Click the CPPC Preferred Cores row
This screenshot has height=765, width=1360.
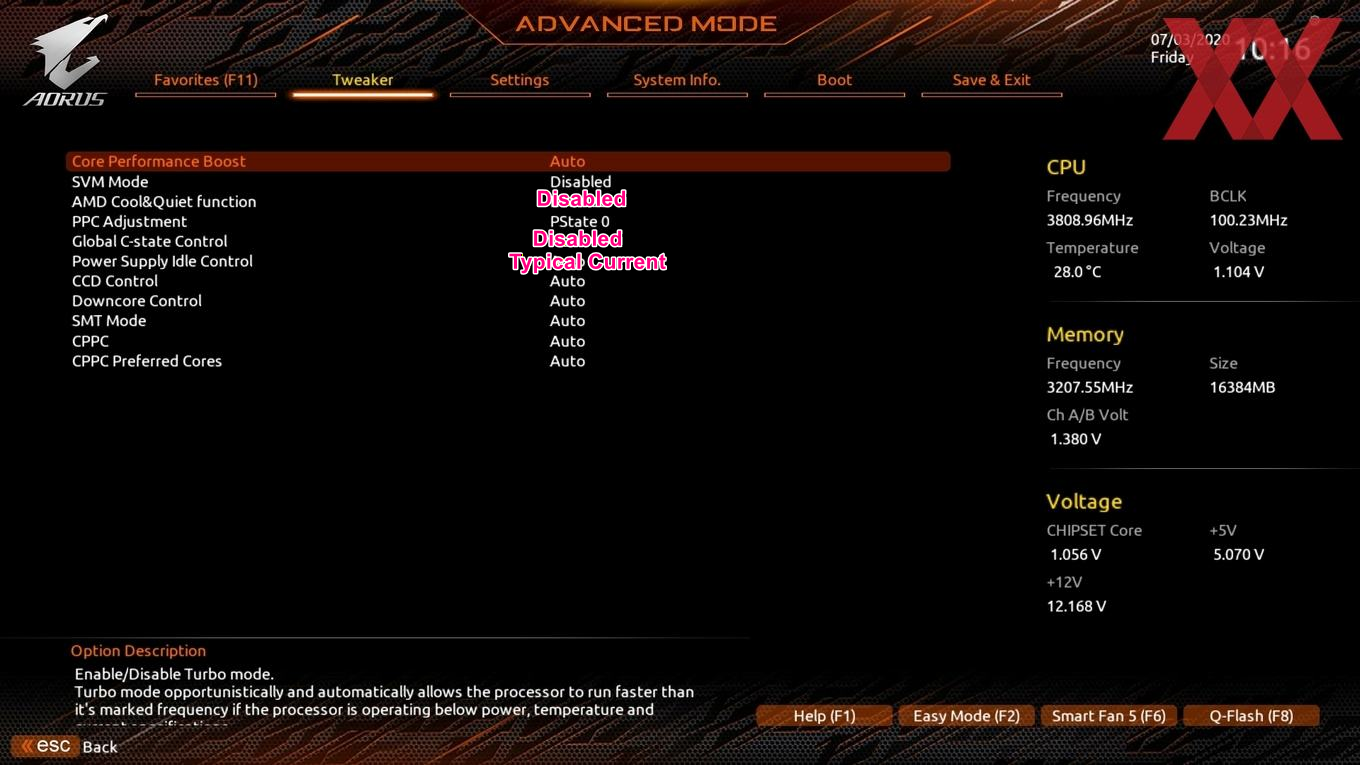pyautogui.click(x=147, y=361)
